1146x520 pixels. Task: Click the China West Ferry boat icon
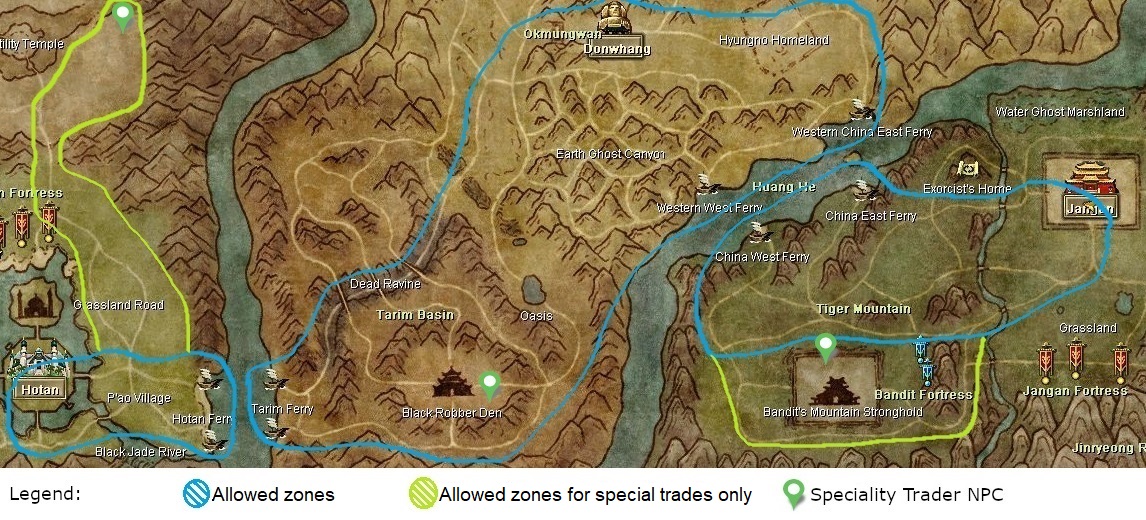point(760,233)
